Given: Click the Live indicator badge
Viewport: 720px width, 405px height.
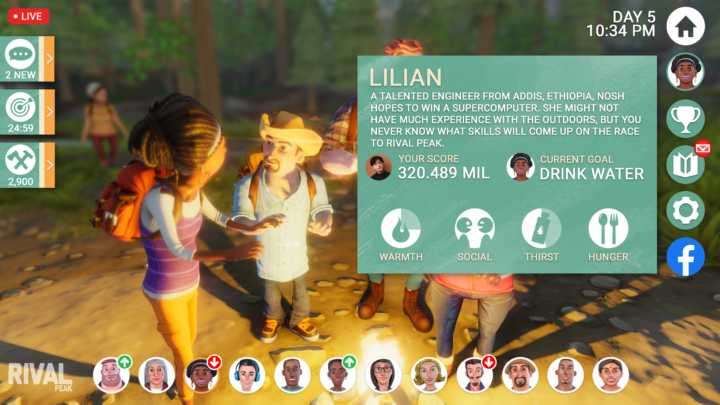Looking at the screenshot, I should [x=27, y=16].
